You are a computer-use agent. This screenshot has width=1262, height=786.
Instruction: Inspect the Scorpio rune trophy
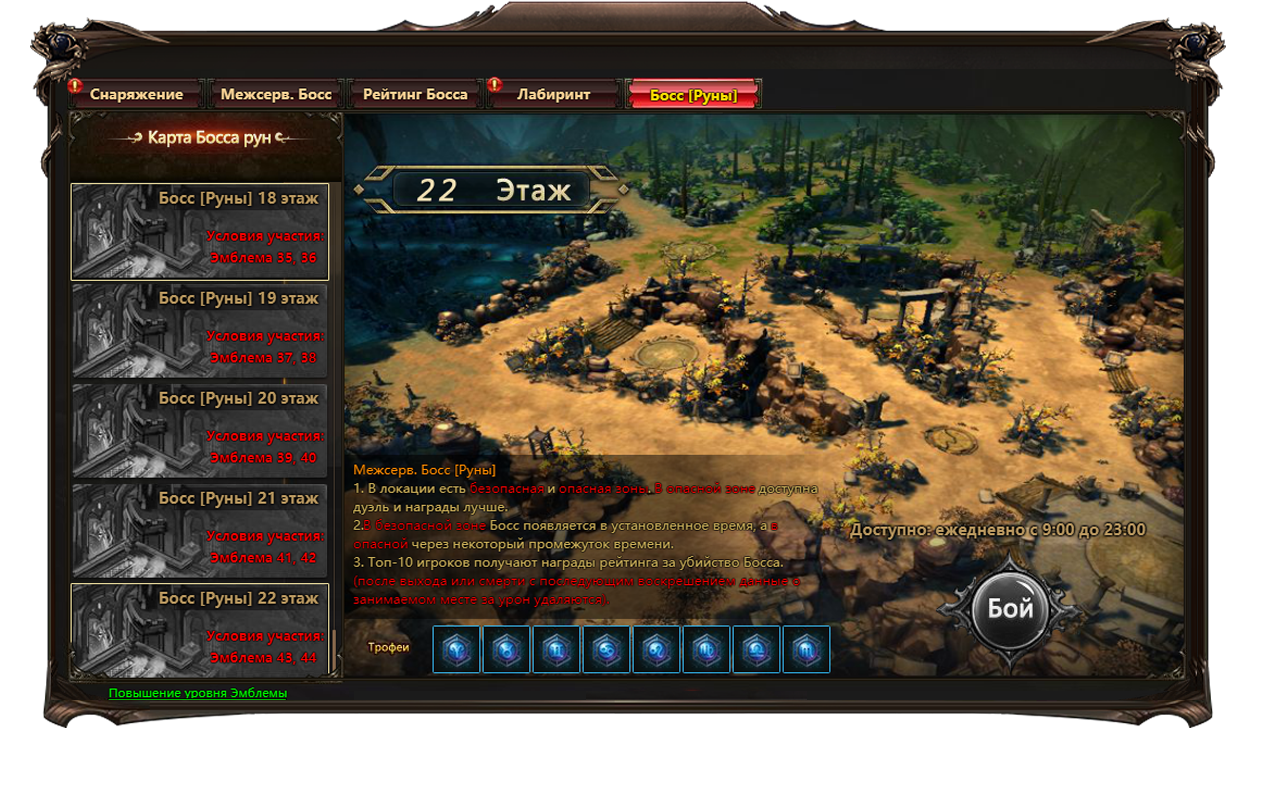click(x=807, y=649)
